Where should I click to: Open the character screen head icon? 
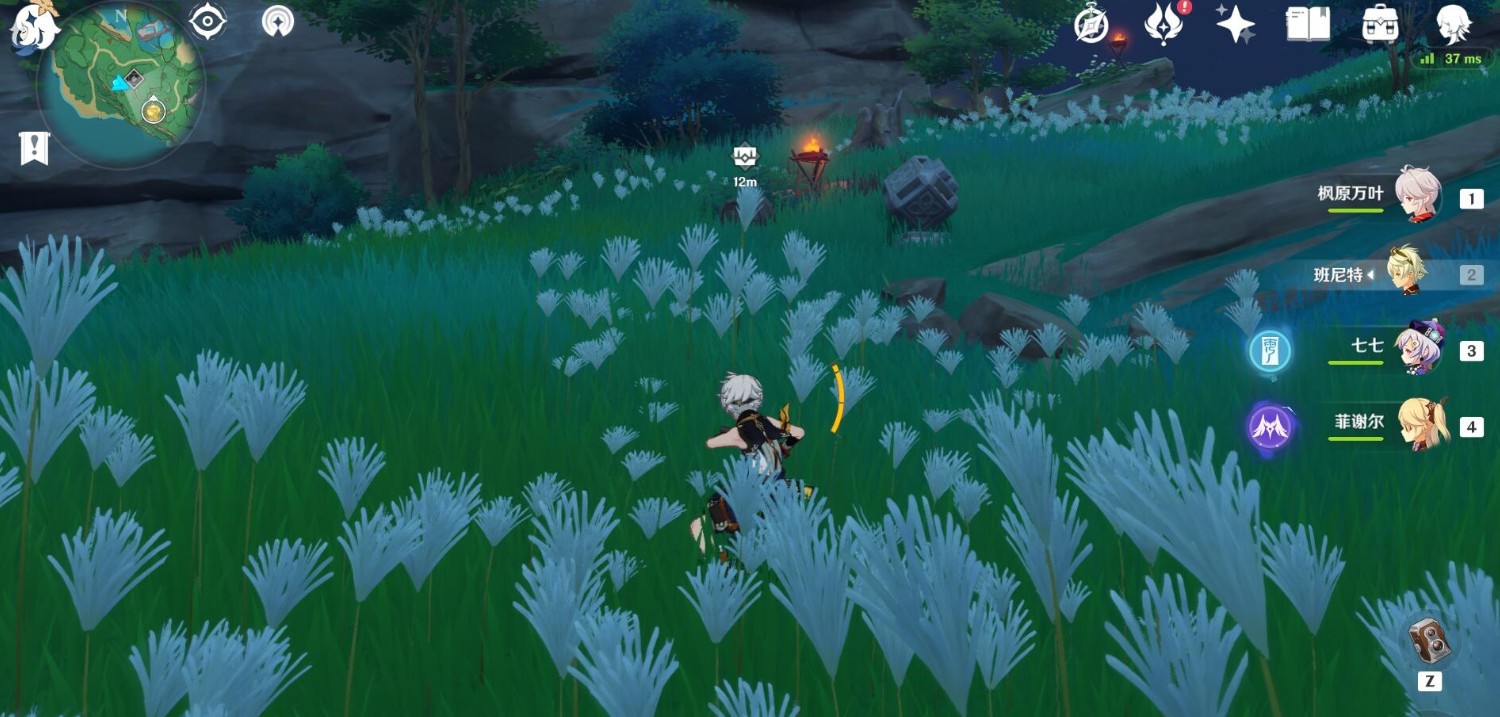click(1452, 23)
